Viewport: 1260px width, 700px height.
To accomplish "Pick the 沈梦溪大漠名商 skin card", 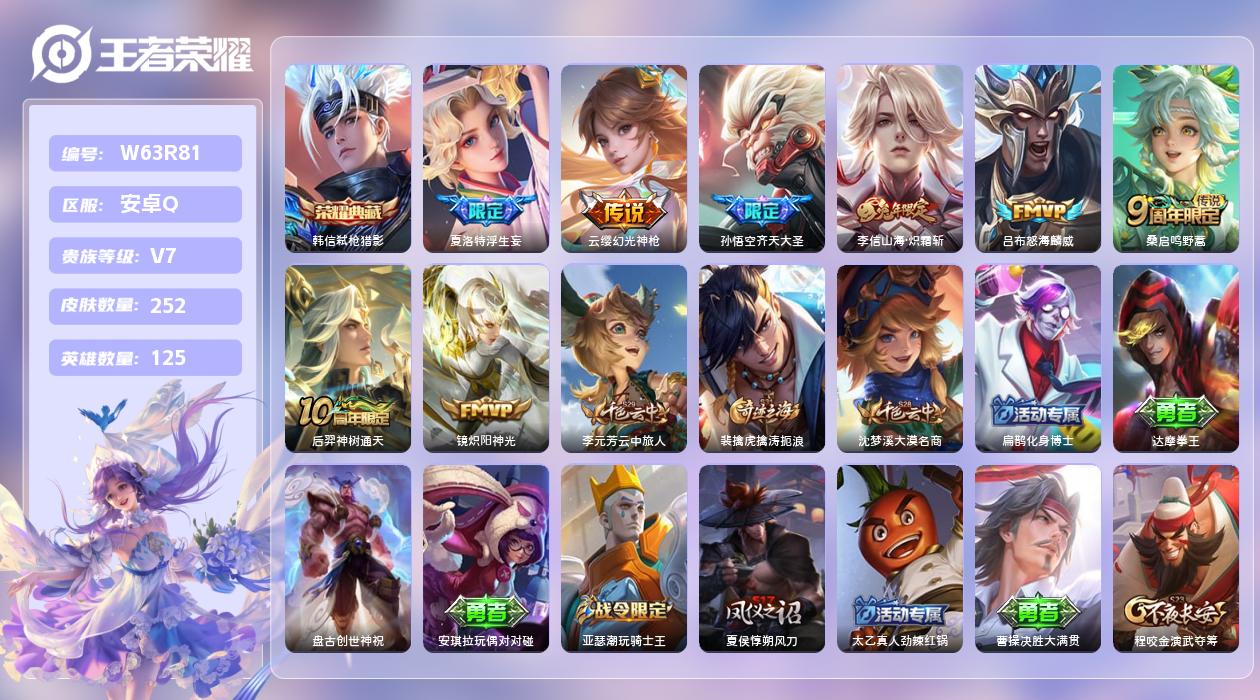I will 900,358.
